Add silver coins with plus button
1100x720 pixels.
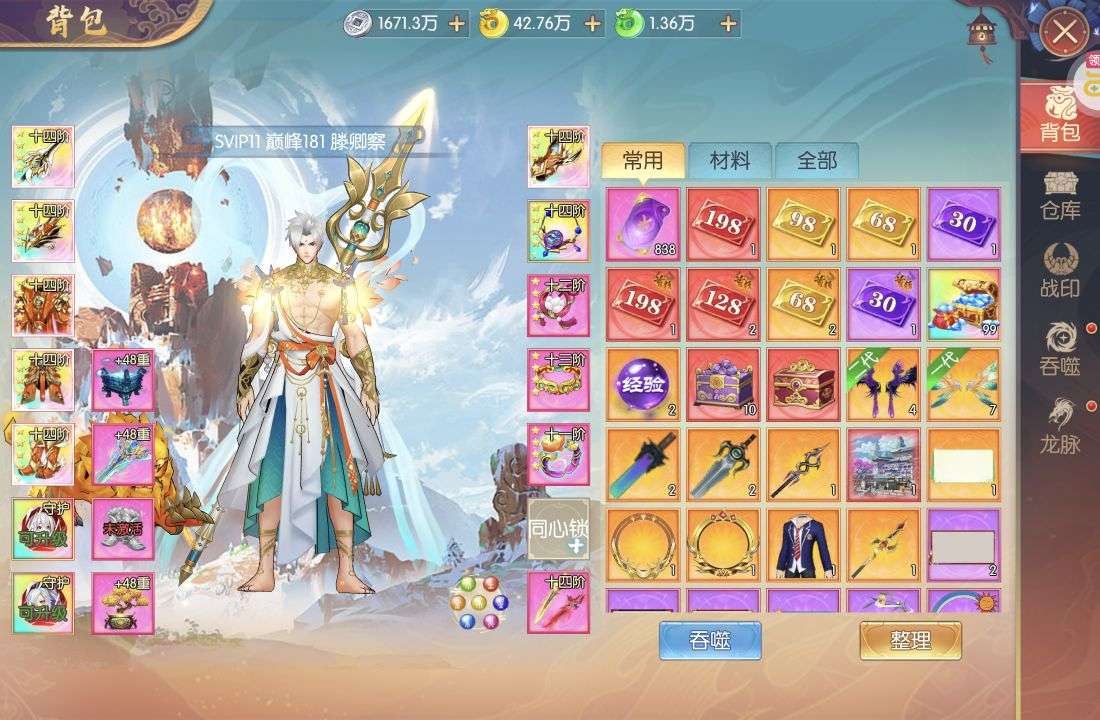[x=457, y=24]
